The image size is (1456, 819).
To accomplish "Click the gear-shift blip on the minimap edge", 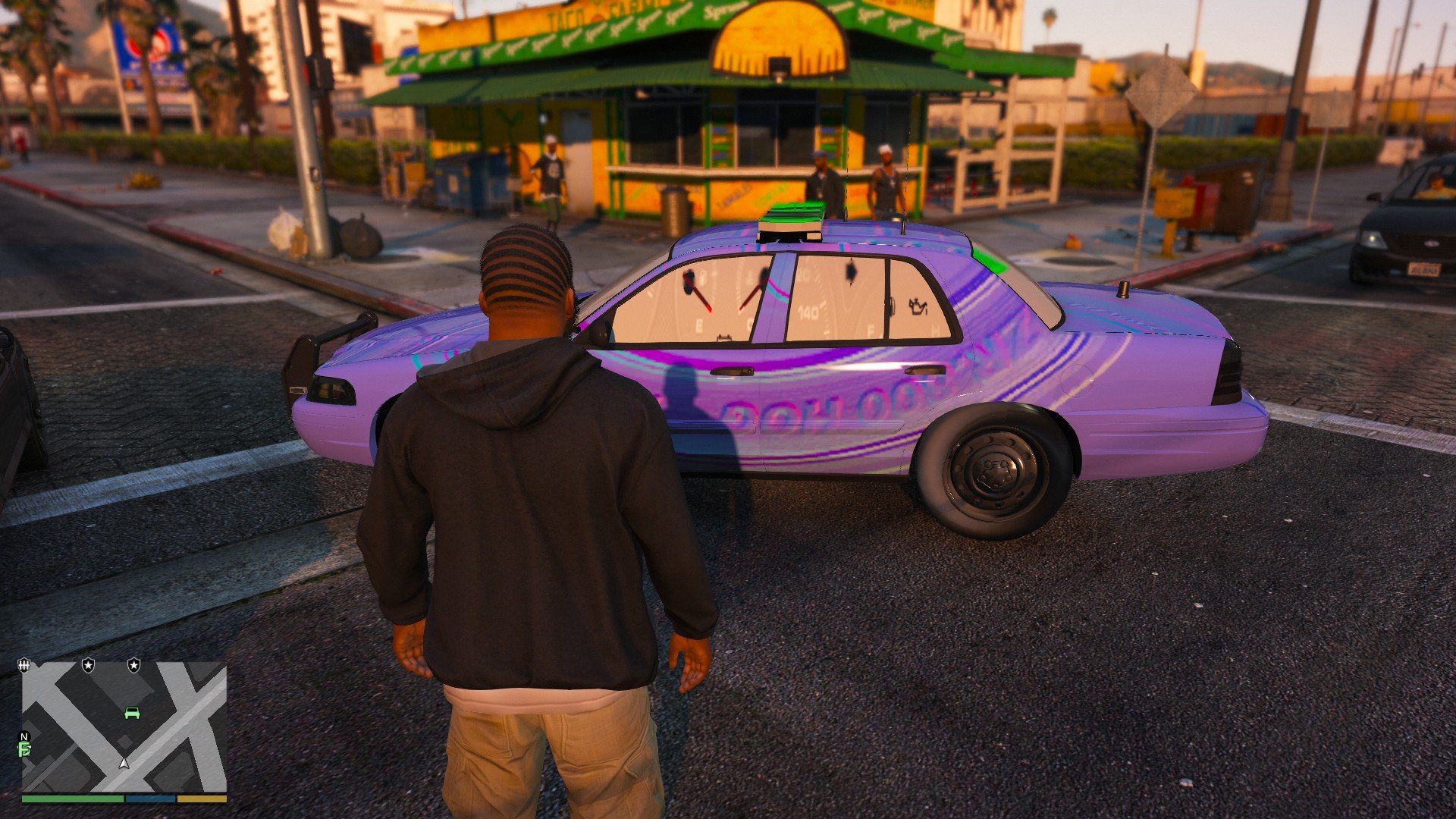I will [24, 665].
